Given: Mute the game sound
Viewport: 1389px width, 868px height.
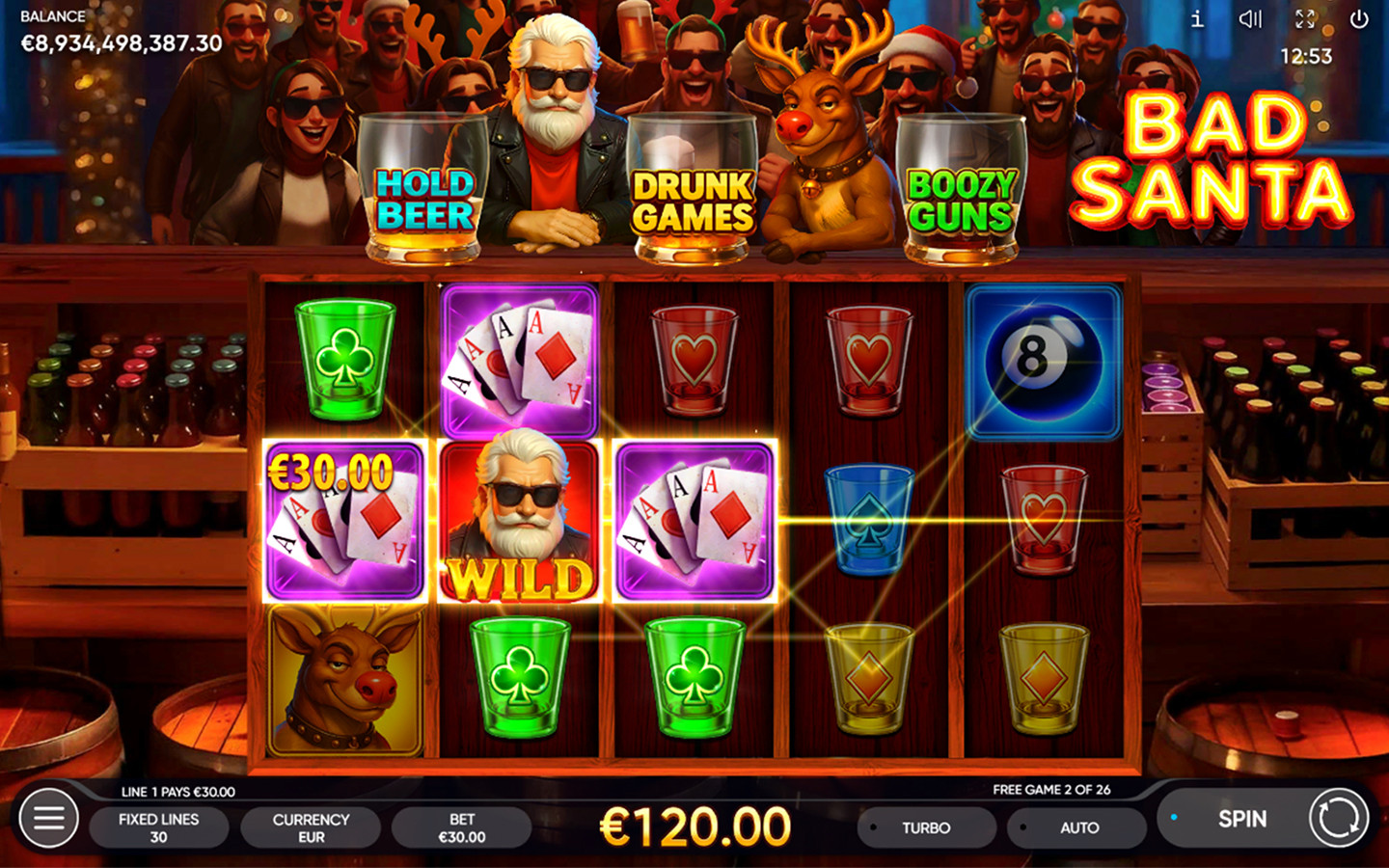Looking at the screenshot, I should 1251,17.
